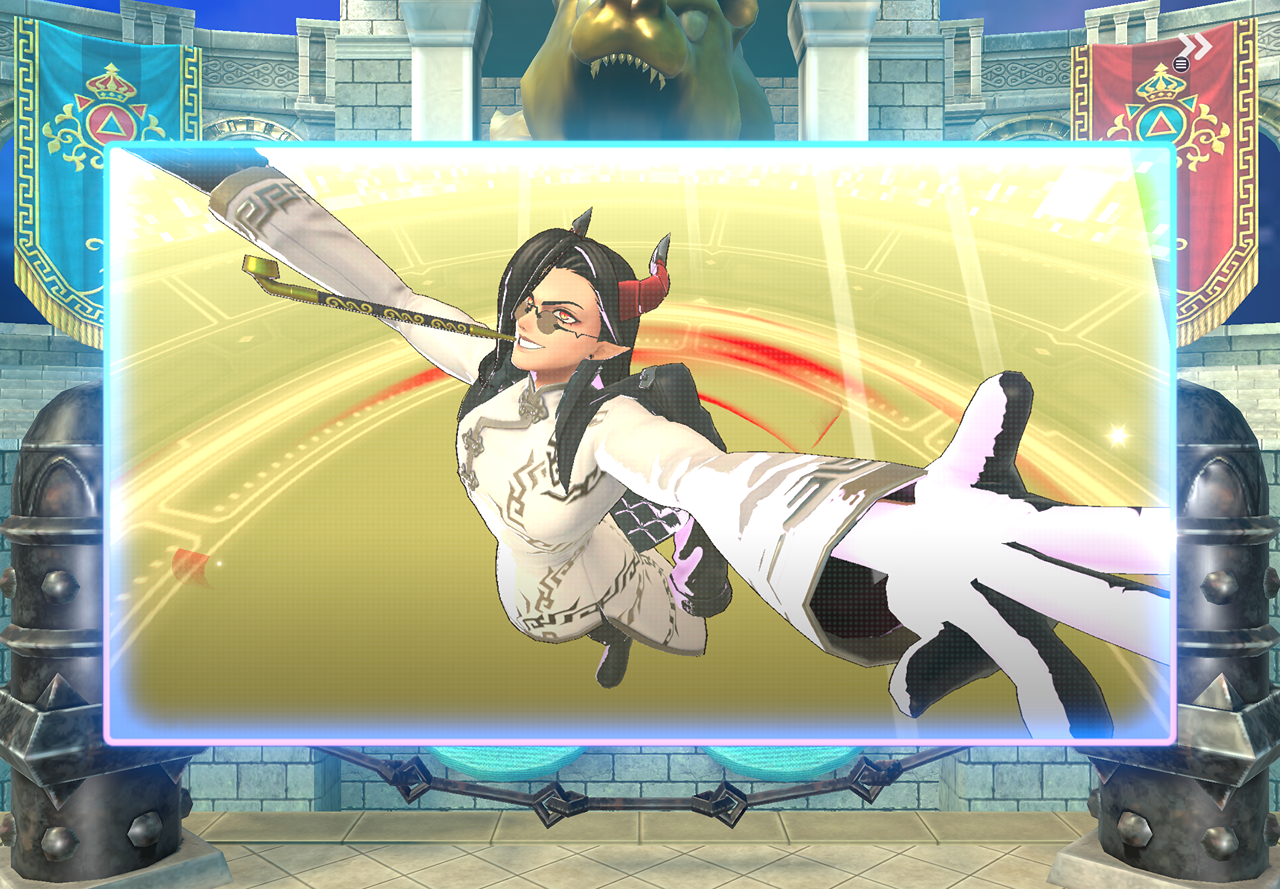Skip the animation with the double-chevron button
The height and width of the screenshot is (889, 1280).
pyautogui.click(x=1194, y=45)
